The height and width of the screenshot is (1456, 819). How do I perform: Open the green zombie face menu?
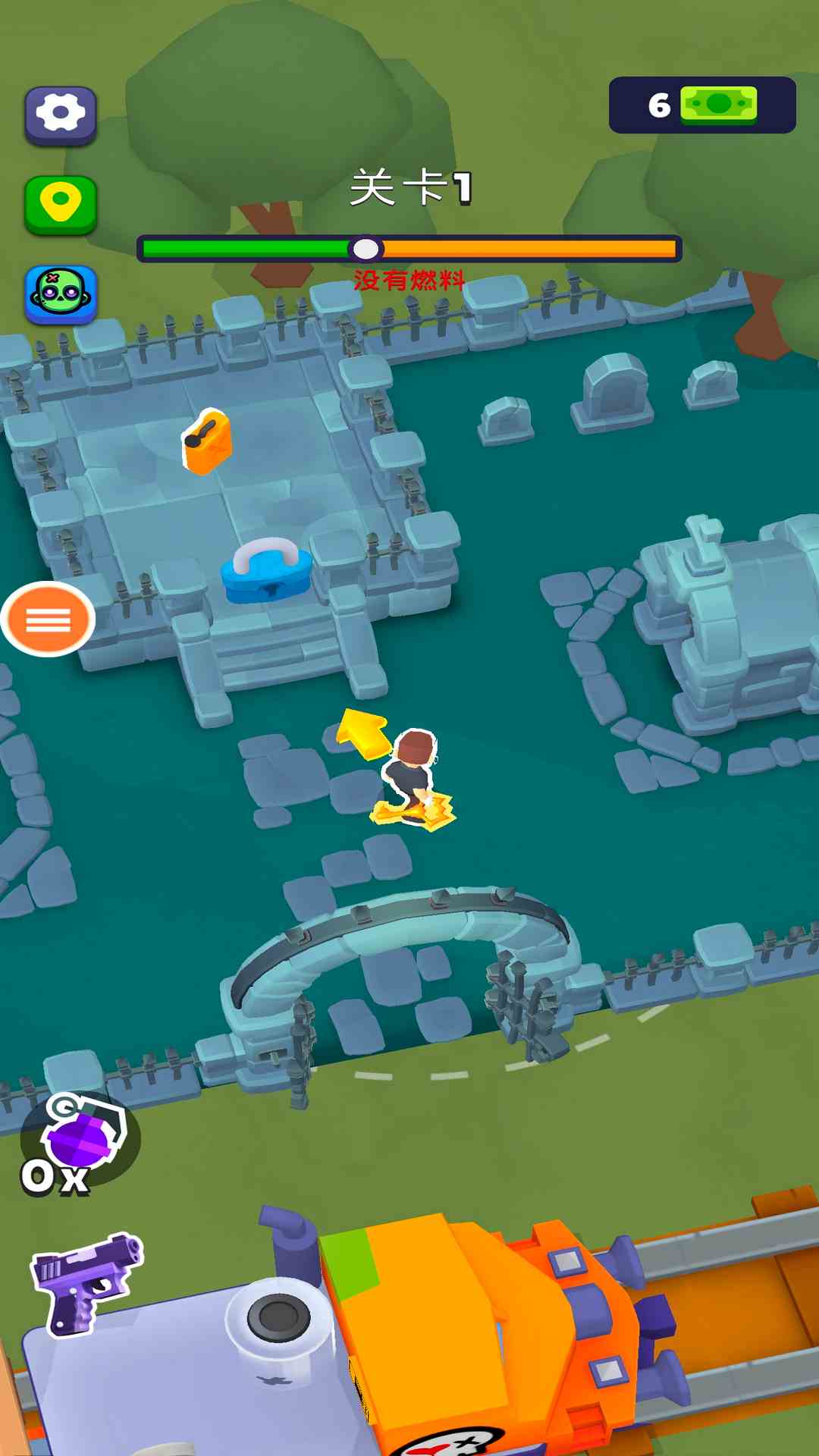point(61,293)
